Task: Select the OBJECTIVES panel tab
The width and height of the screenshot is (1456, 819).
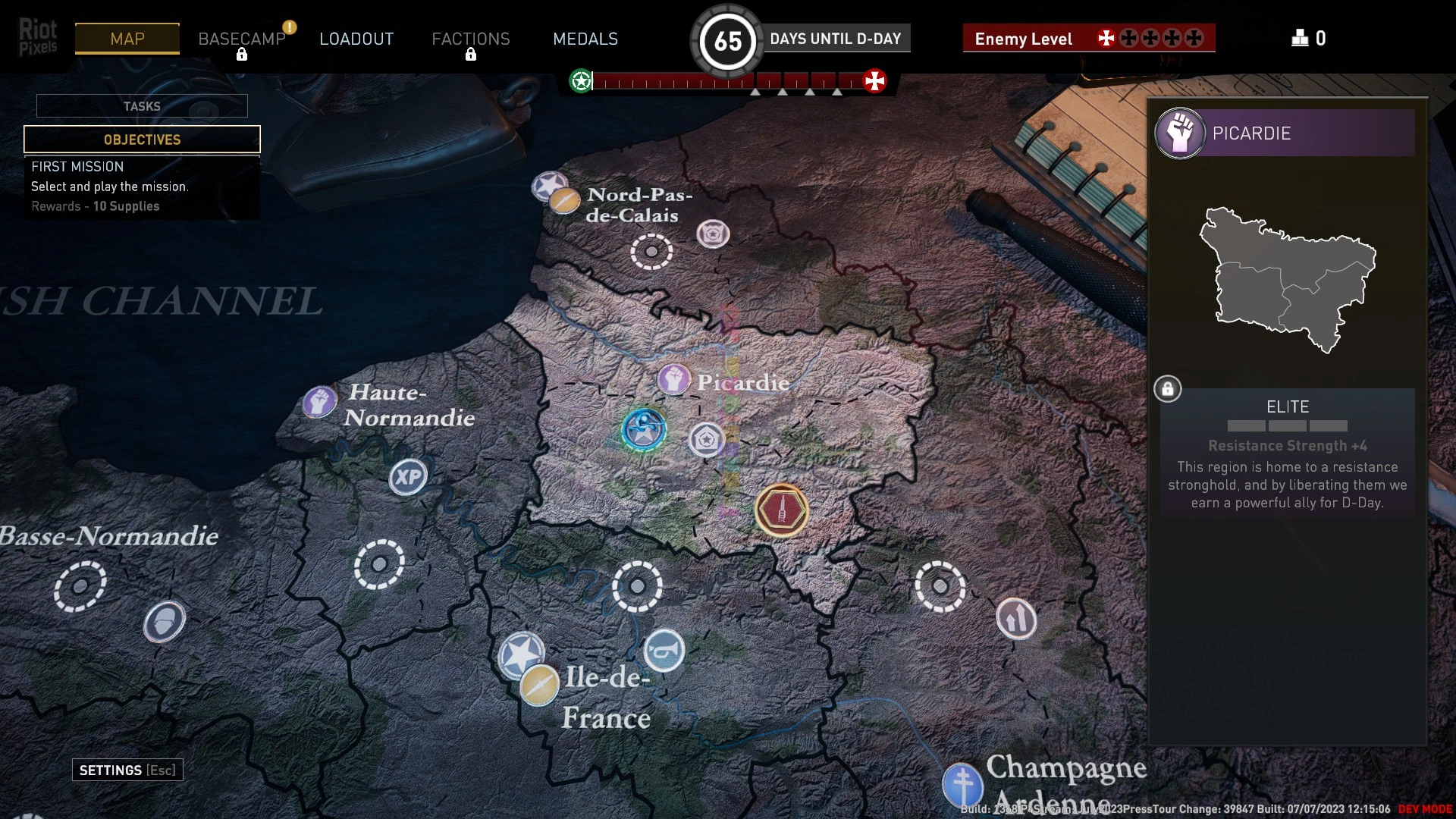Action: (142, 140)
